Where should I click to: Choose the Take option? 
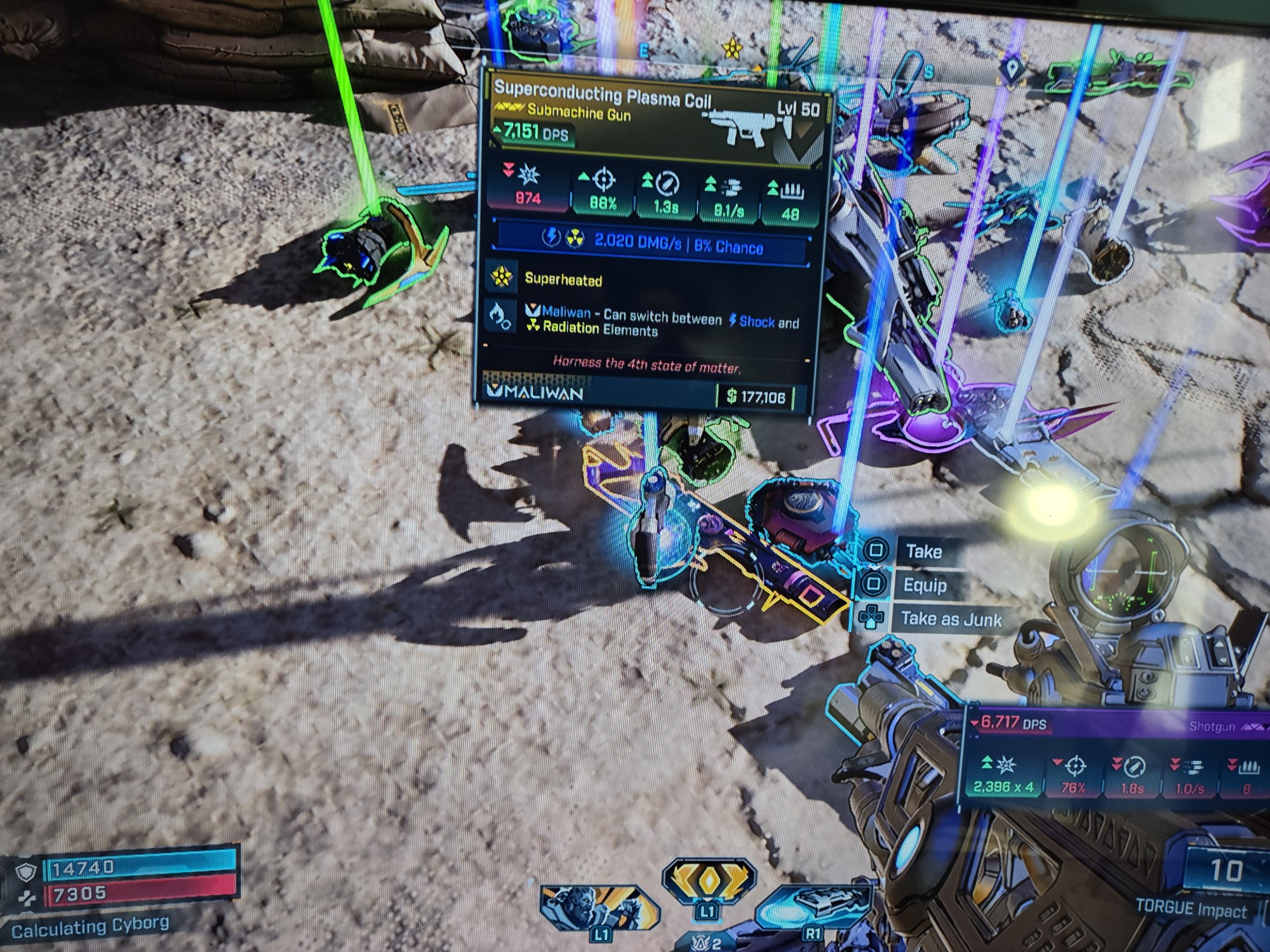tap(922, 551)
